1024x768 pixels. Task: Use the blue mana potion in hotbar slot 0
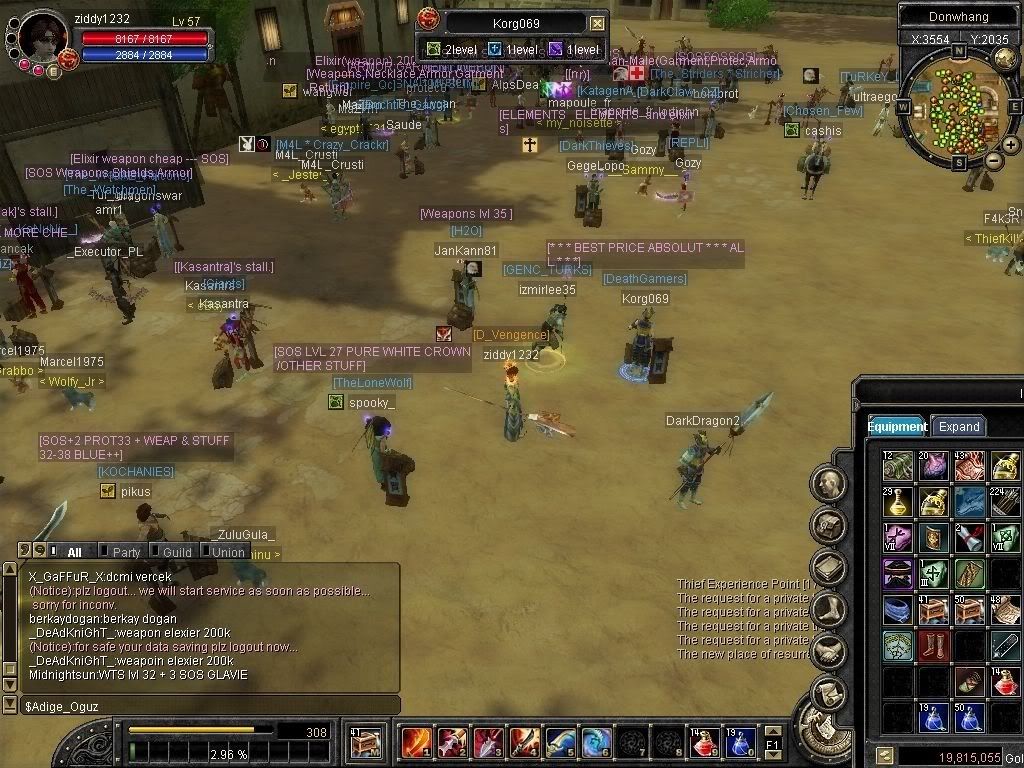(740, 743)
